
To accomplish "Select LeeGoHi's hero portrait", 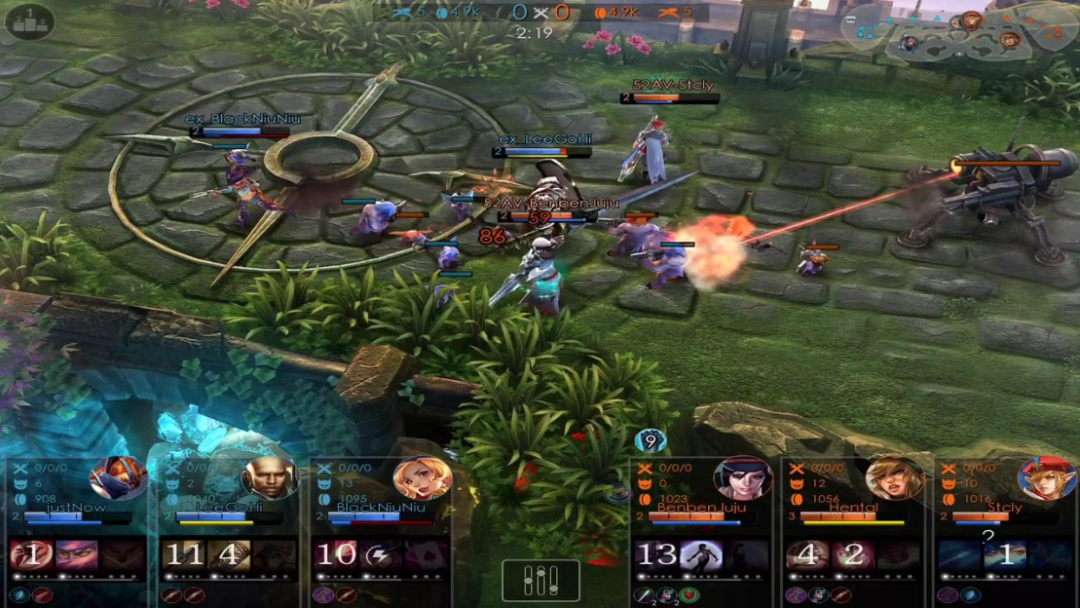I will tap(268, 478).
